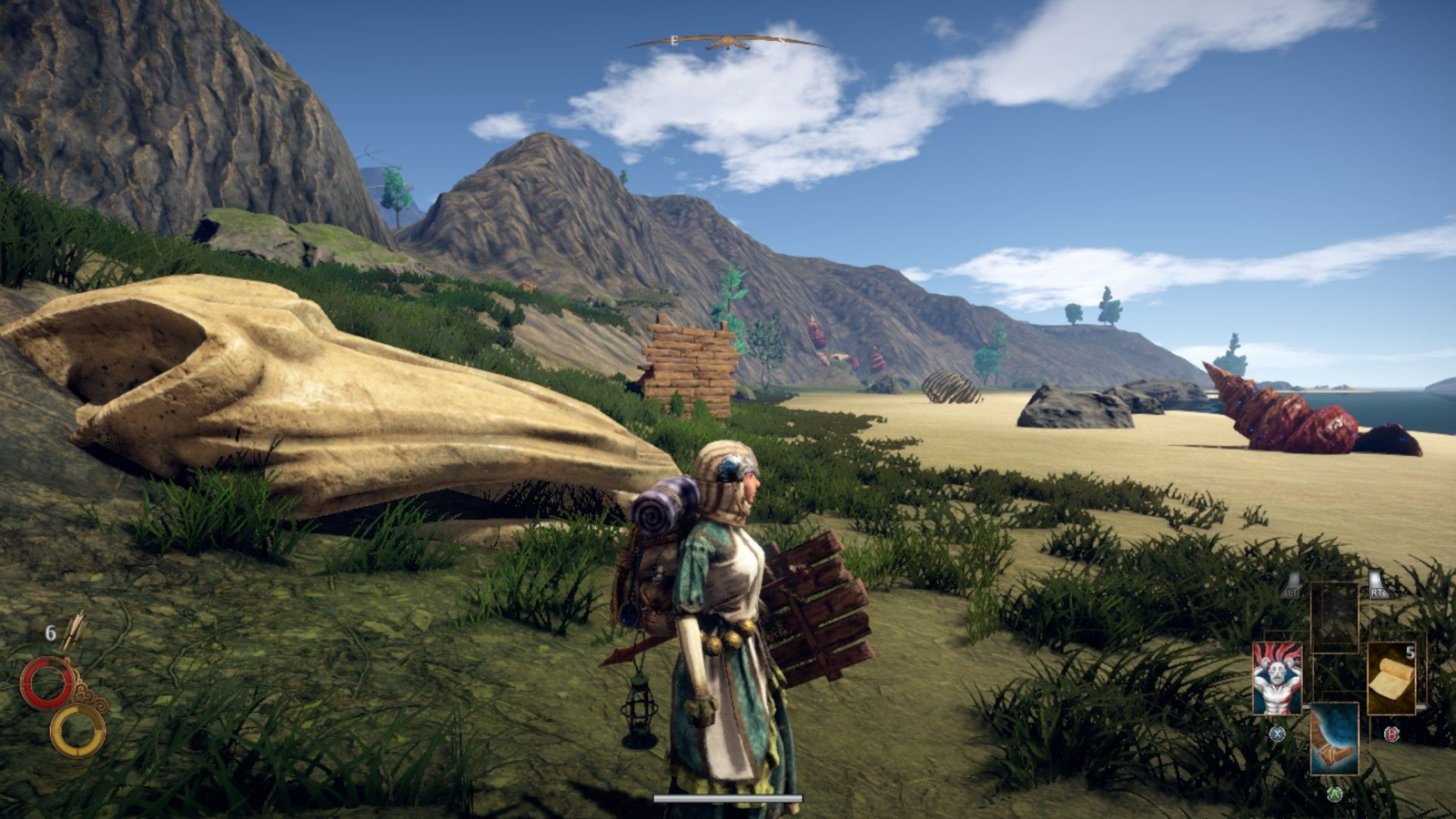
Task: Select the E marker on the compass
Action: coord(674,40)
